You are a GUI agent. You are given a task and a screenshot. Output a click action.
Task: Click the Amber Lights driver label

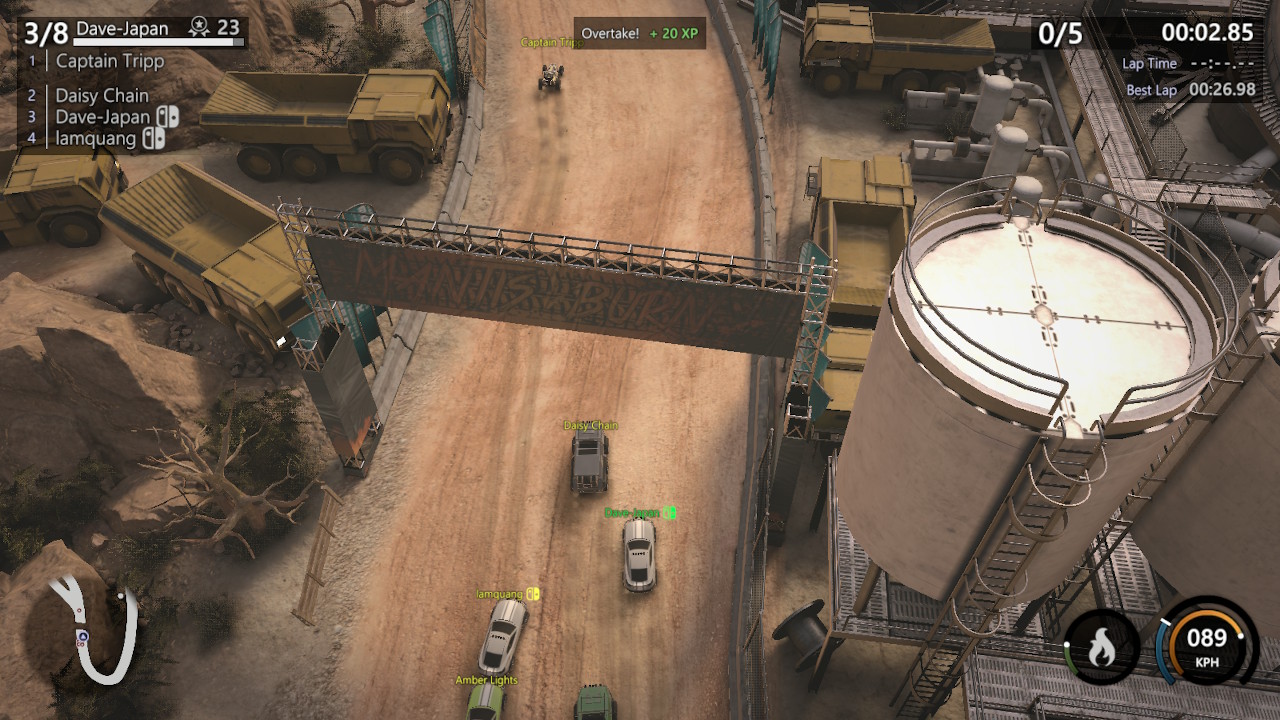487,679
